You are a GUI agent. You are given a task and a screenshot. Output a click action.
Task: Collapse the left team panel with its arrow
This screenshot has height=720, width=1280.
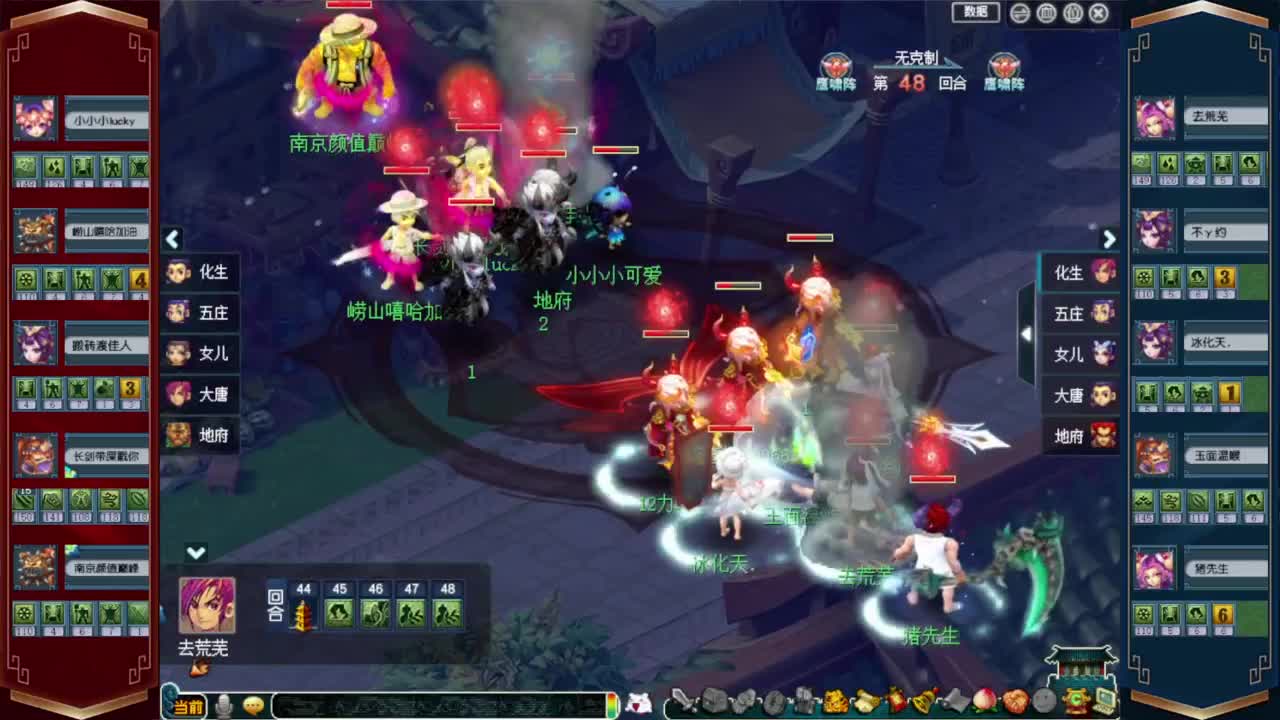click(172, 240)
